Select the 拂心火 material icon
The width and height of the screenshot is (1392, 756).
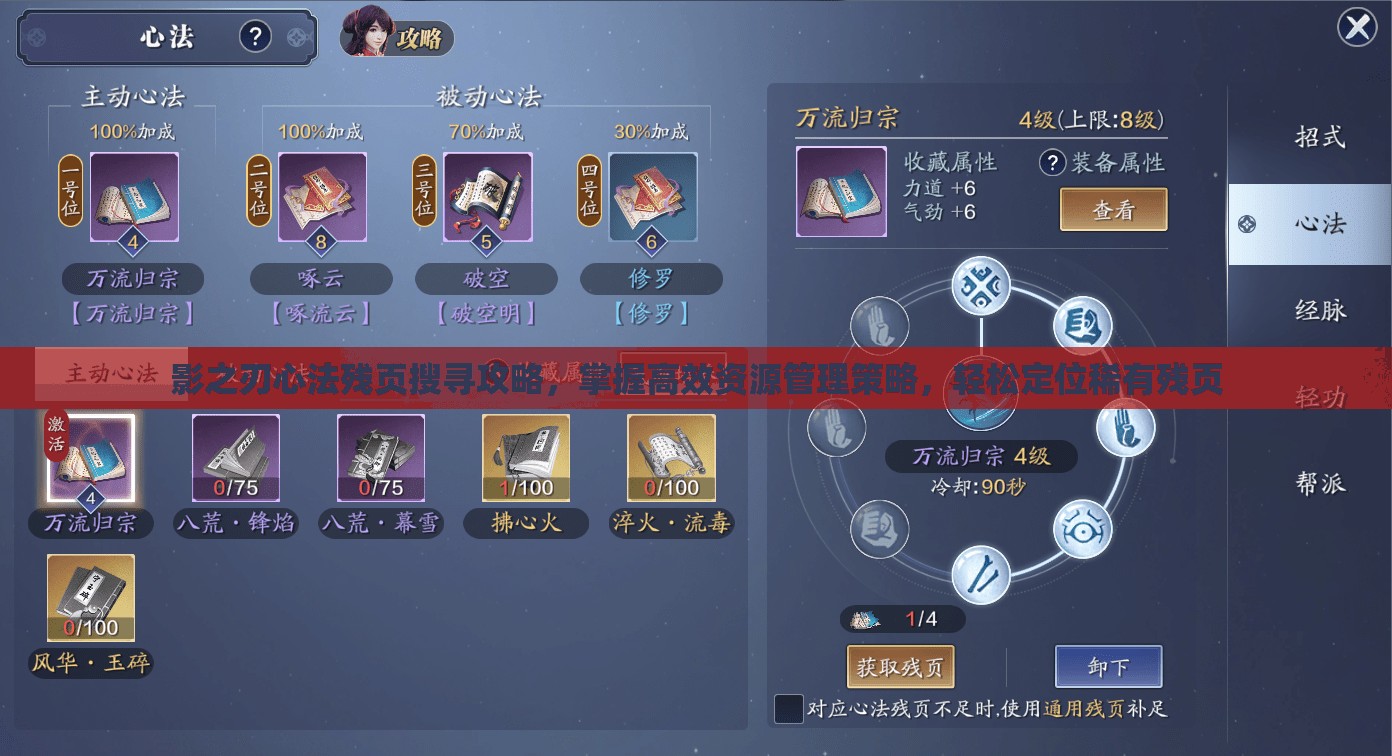(x=525, y=457)
